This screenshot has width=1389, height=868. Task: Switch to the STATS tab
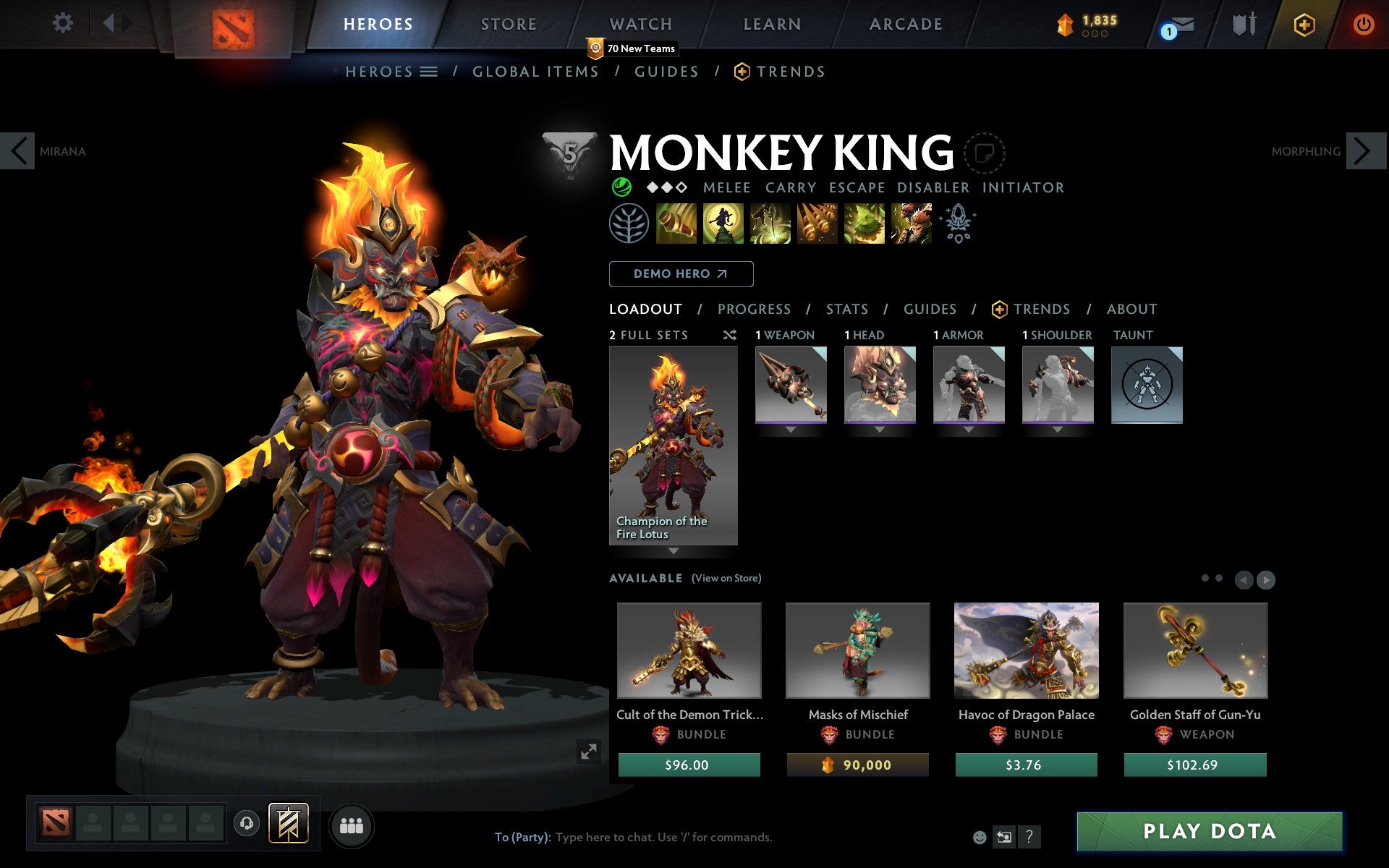coord(846,309)
